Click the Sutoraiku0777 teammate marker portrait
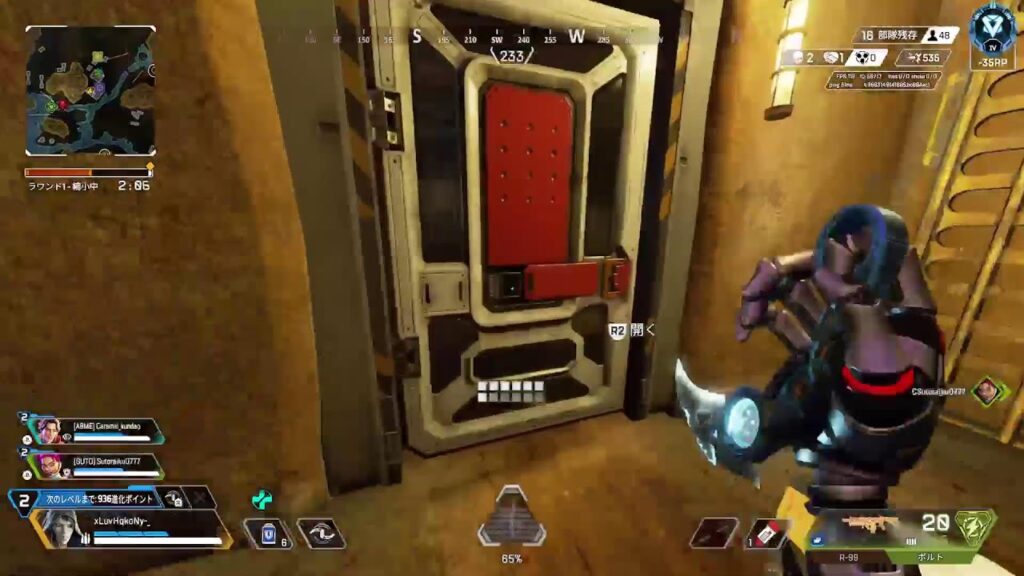This screenshot has width=1024, height=576. click(987, 391)
